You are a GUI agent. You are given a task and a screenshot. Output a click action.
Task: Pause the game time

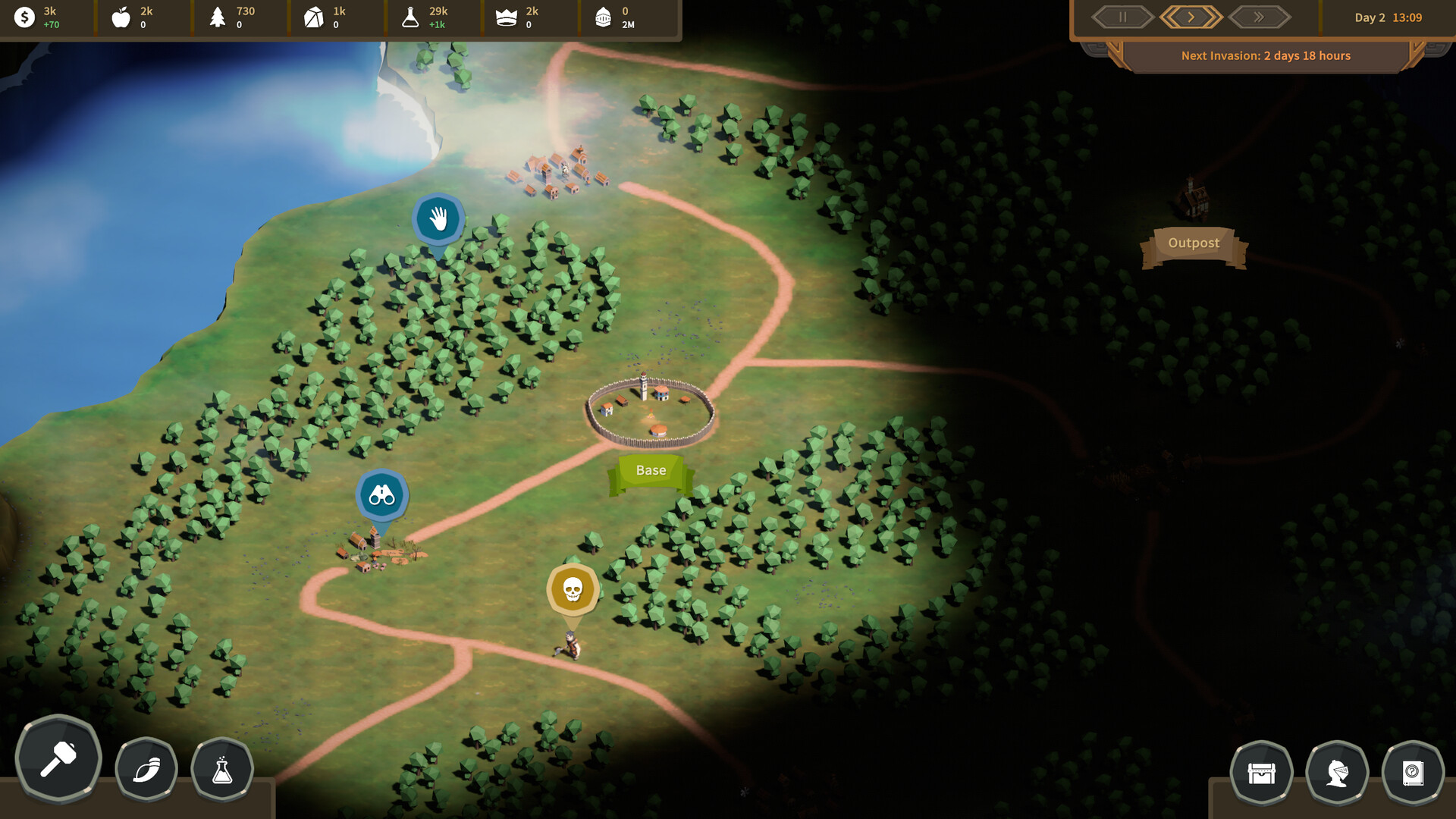[1122, 17]
